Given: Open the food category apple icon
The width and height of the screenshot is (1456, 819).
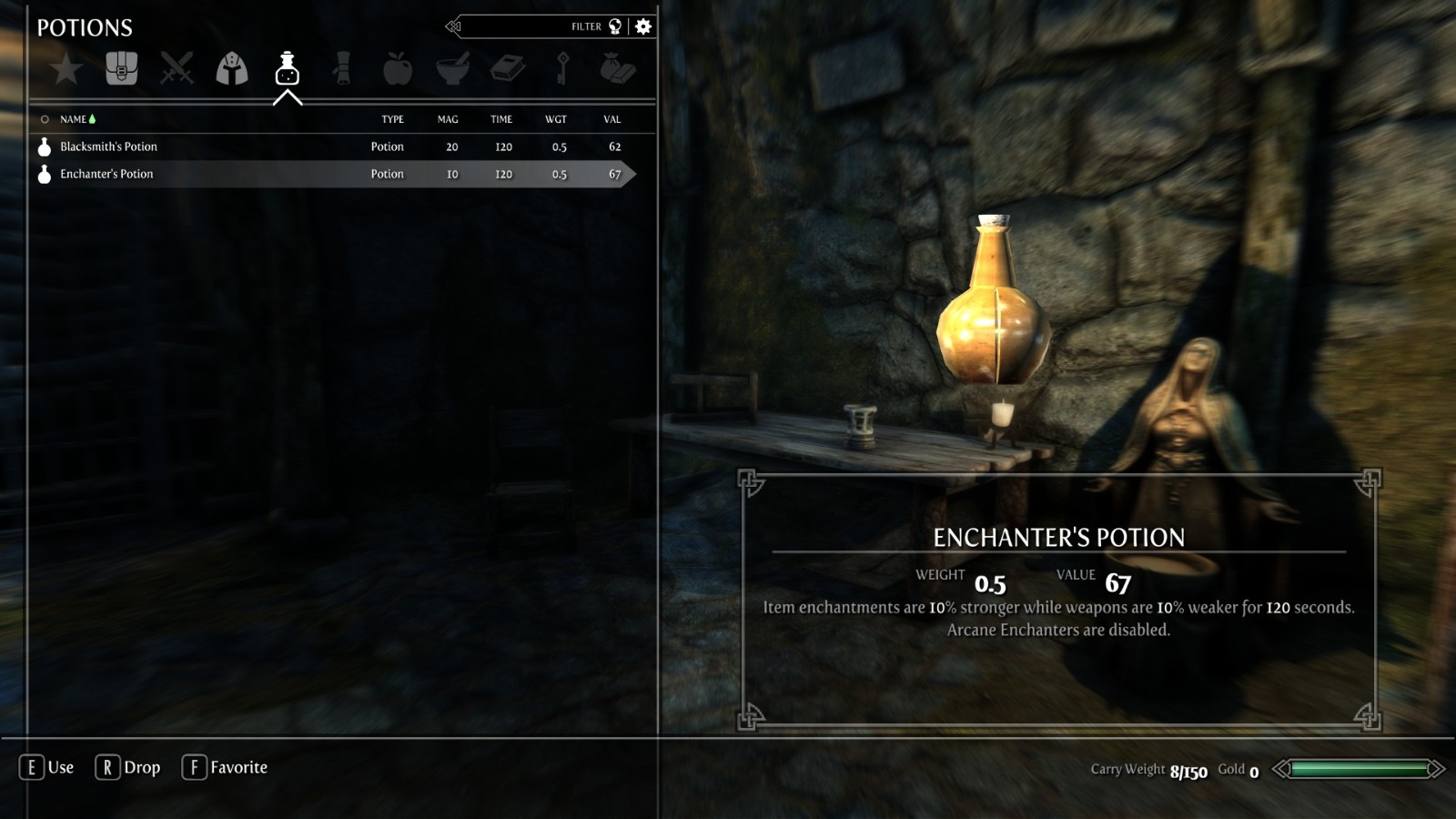Looking at the screenshot, I should 398,68.
